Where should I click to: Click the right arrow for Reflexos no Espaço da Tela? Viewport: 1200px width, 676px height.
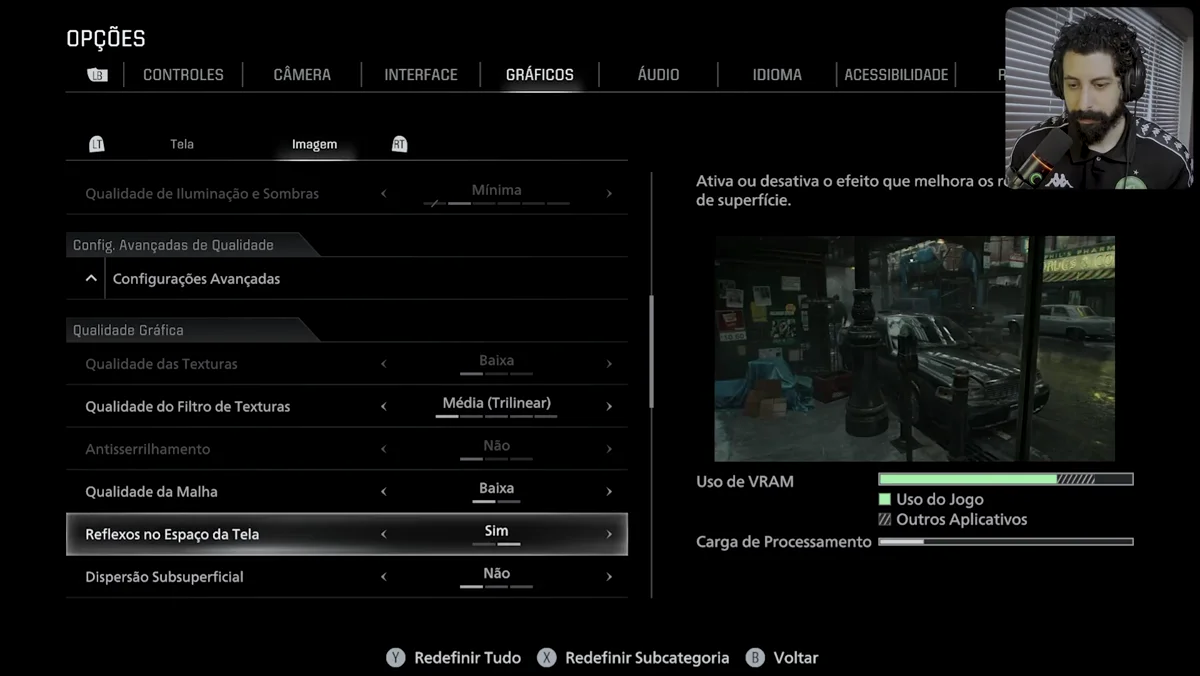tap(609, 534)
